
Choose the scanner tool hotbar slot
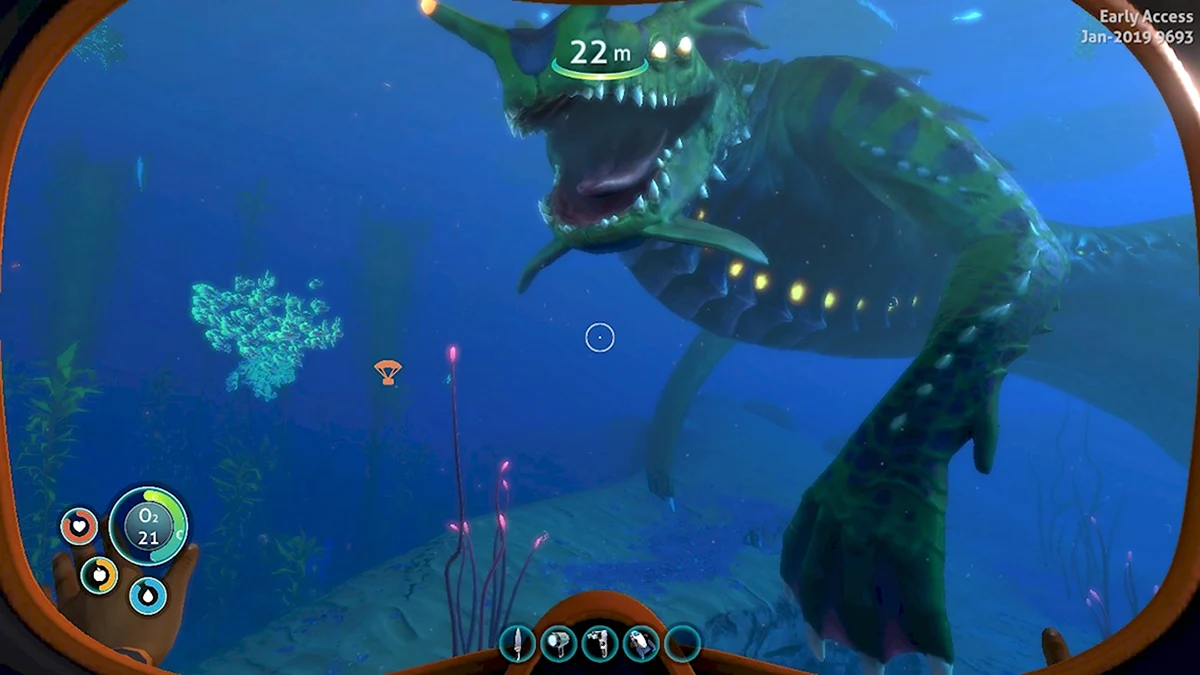[600, 643]
